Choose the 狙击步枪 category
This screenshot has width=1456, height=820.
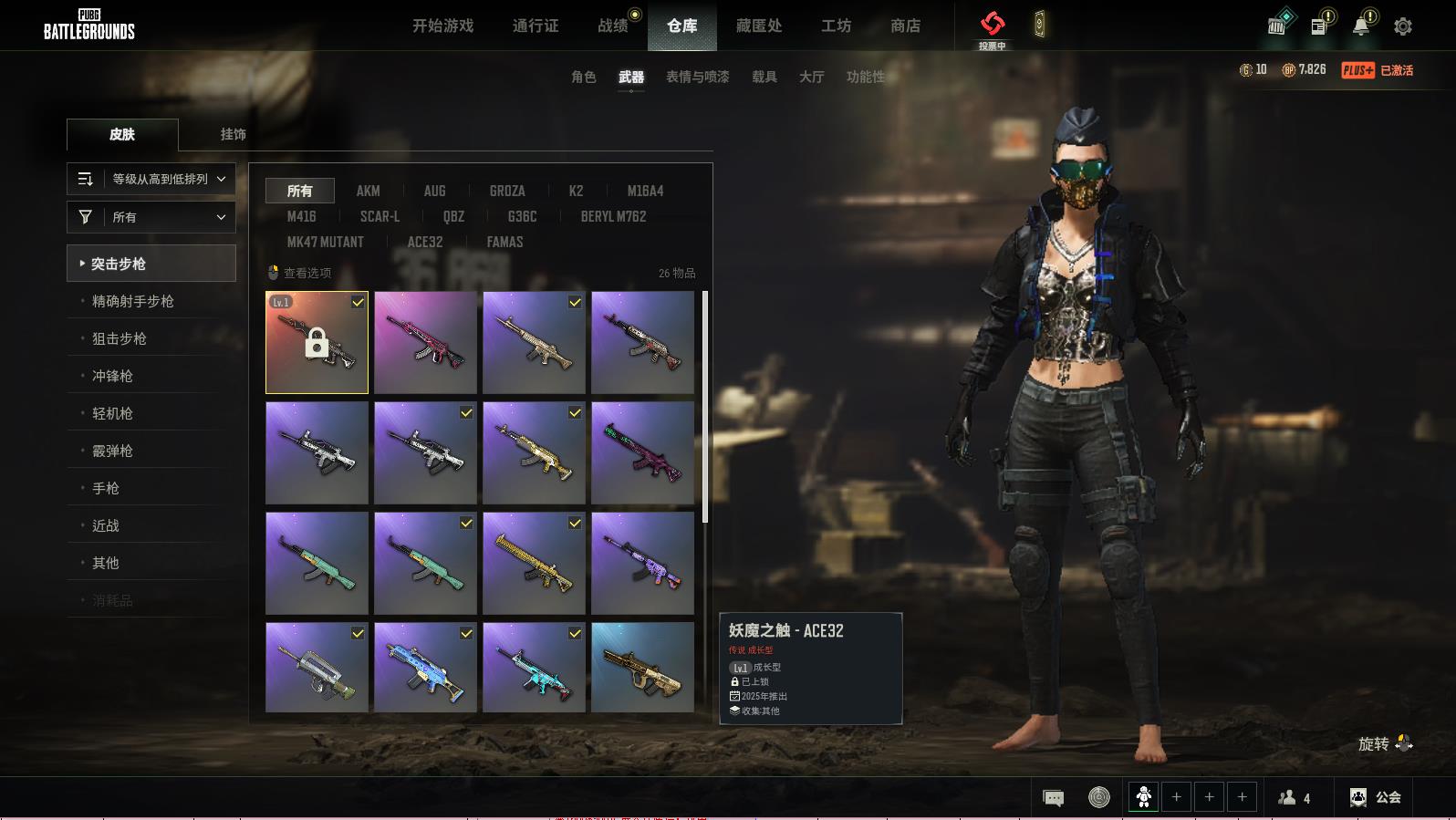[x=120, y=338]
